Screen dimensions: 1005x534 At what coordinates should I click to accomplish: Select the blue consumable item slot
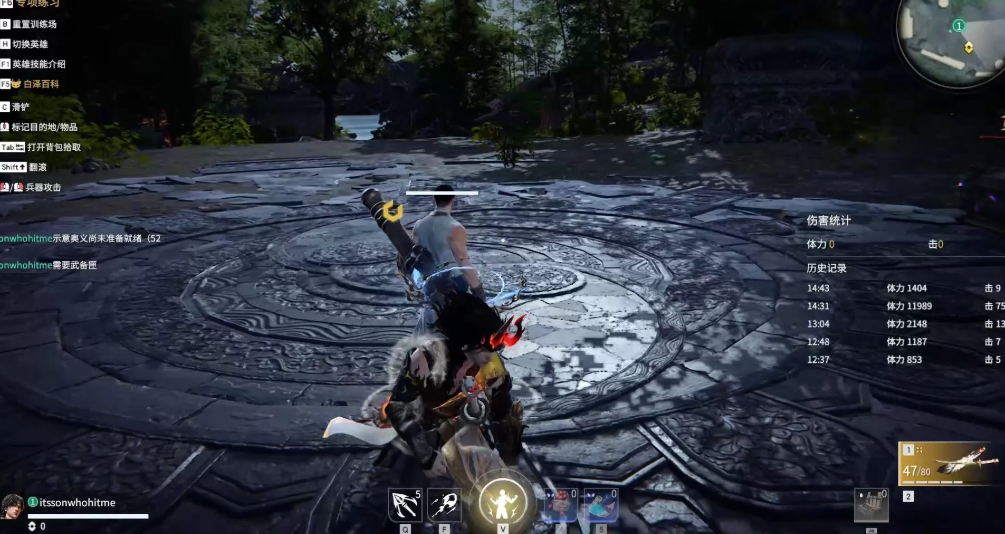click(600, 504)
